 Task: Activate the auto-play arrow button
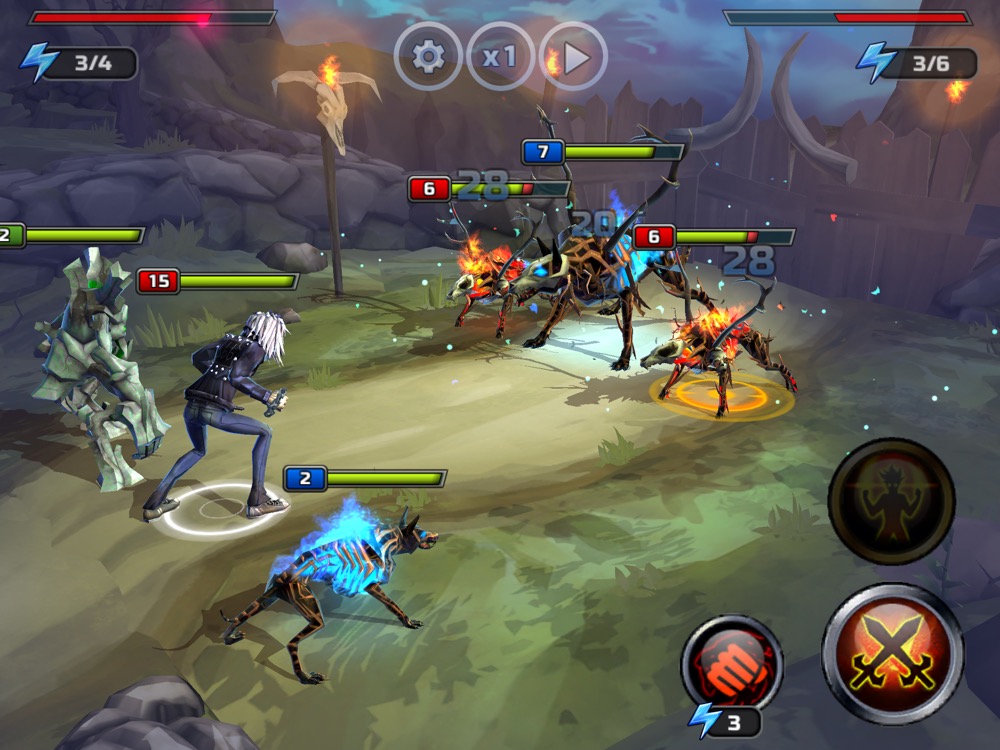point(574,57)
